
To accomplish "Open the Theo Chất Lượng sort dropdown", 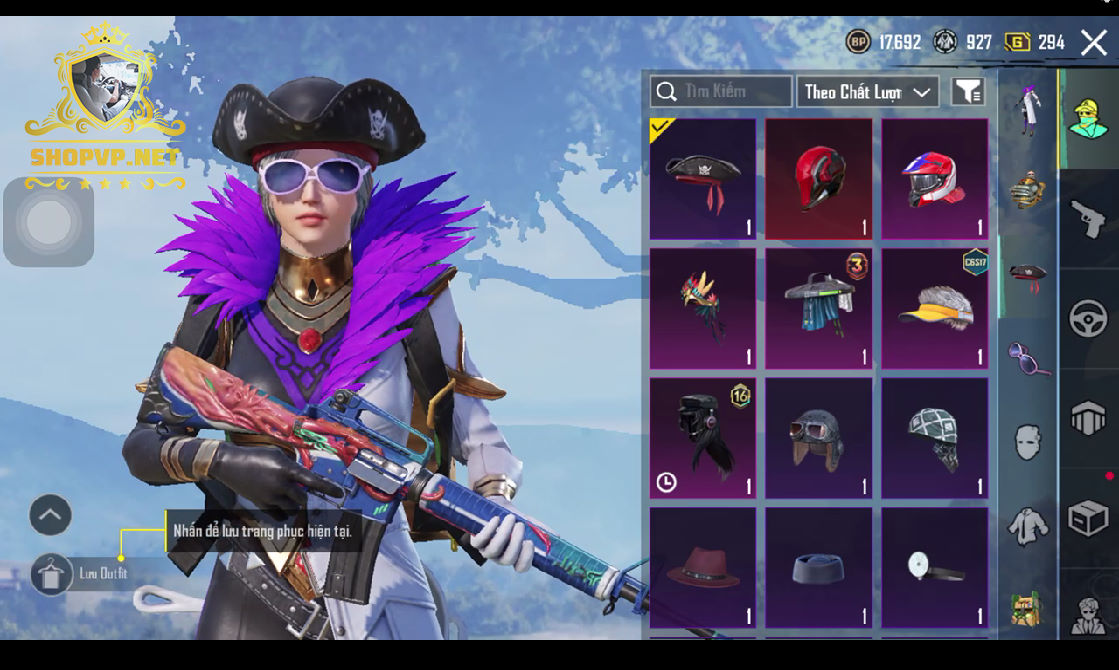I will coord(867,92).
